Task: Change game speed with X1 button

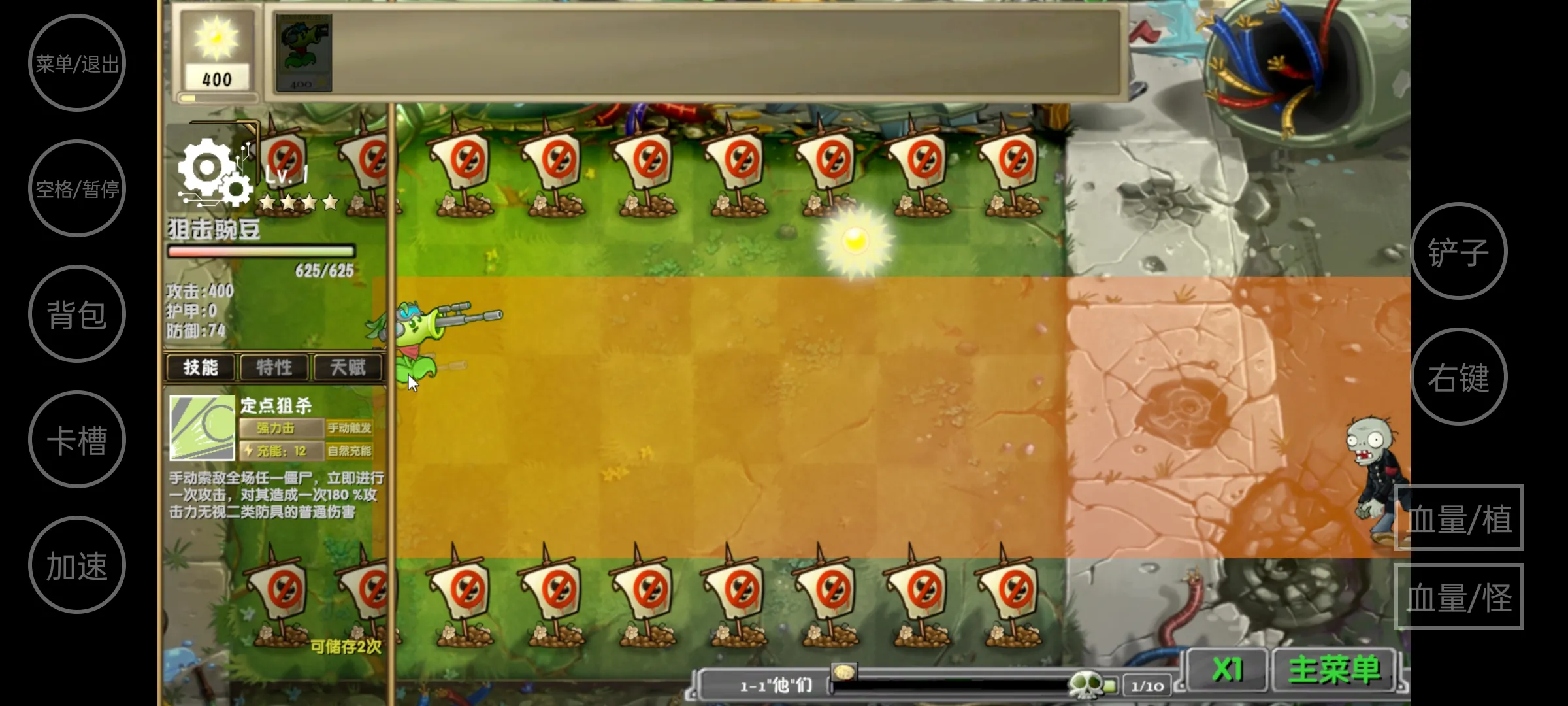Action: pos(1227,669)
